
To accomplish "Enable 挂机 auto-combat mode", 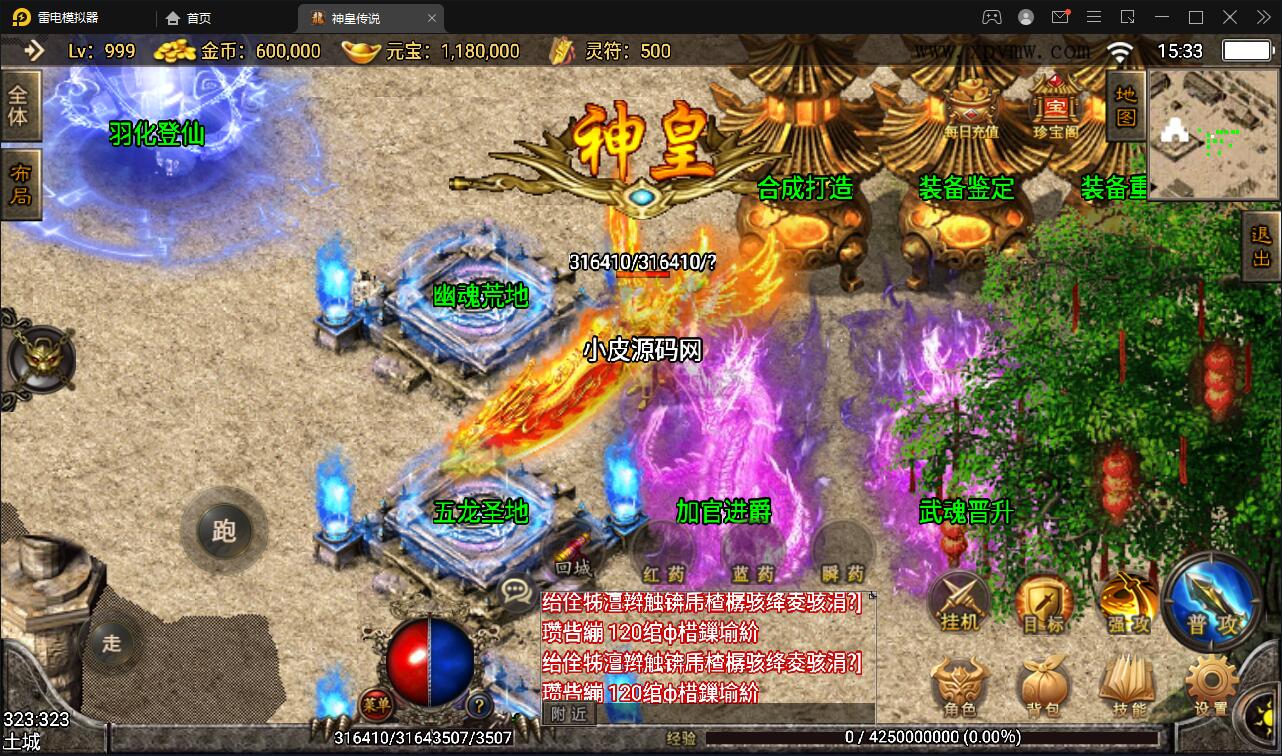I will coord(958,600).
